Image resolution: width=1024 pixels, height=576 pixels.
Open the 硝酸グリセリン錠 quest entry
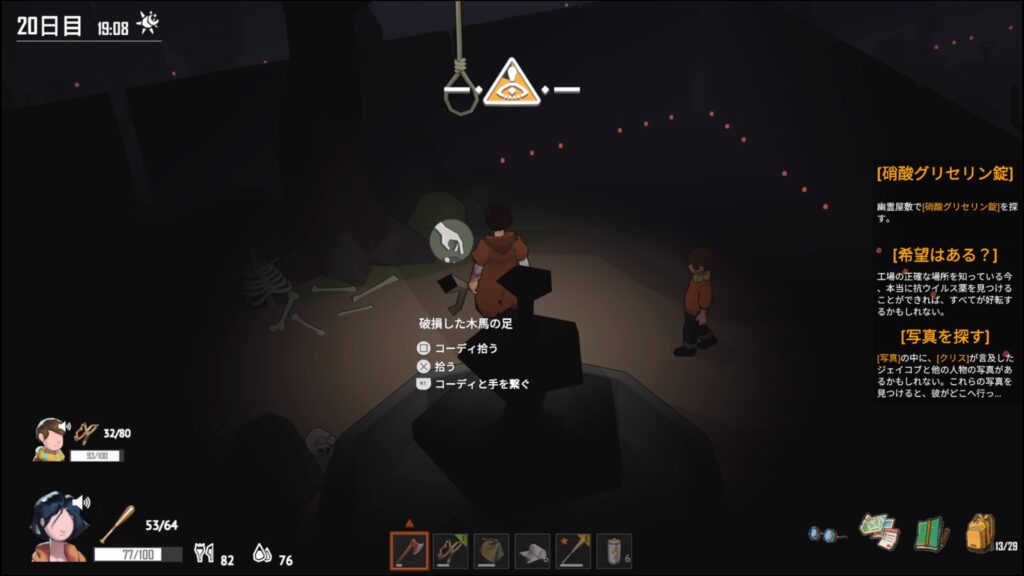[x=945, y=174]
